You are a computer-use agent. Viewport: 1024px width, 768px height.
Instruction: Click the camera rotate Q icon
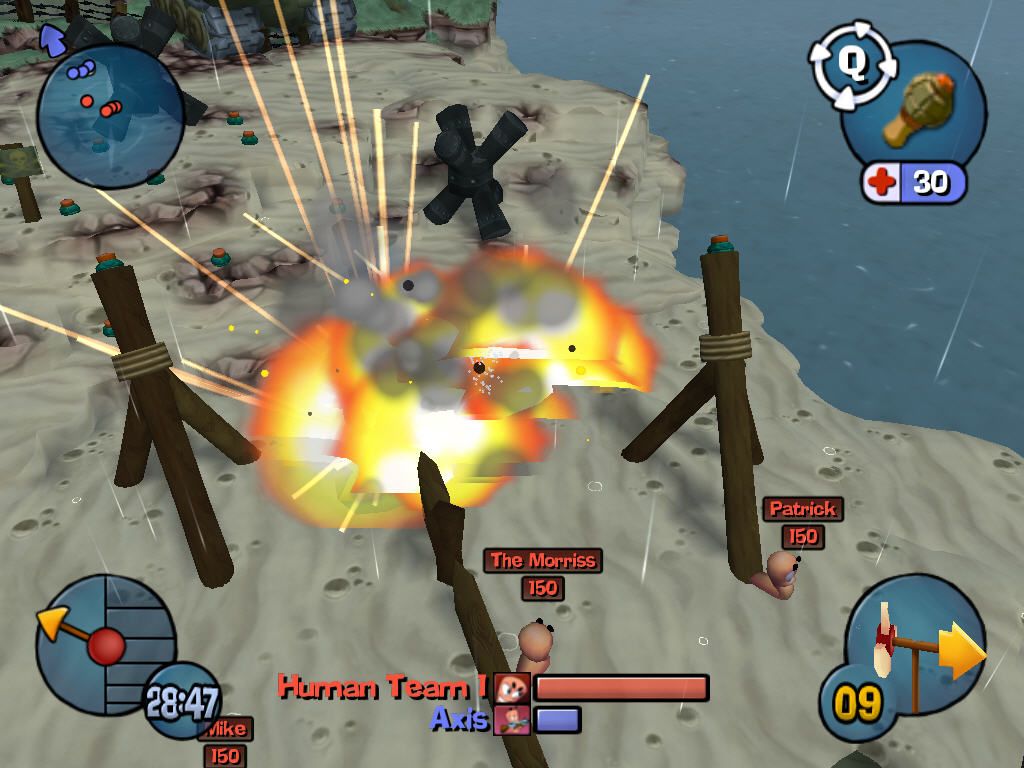click(x=851, y=65)
